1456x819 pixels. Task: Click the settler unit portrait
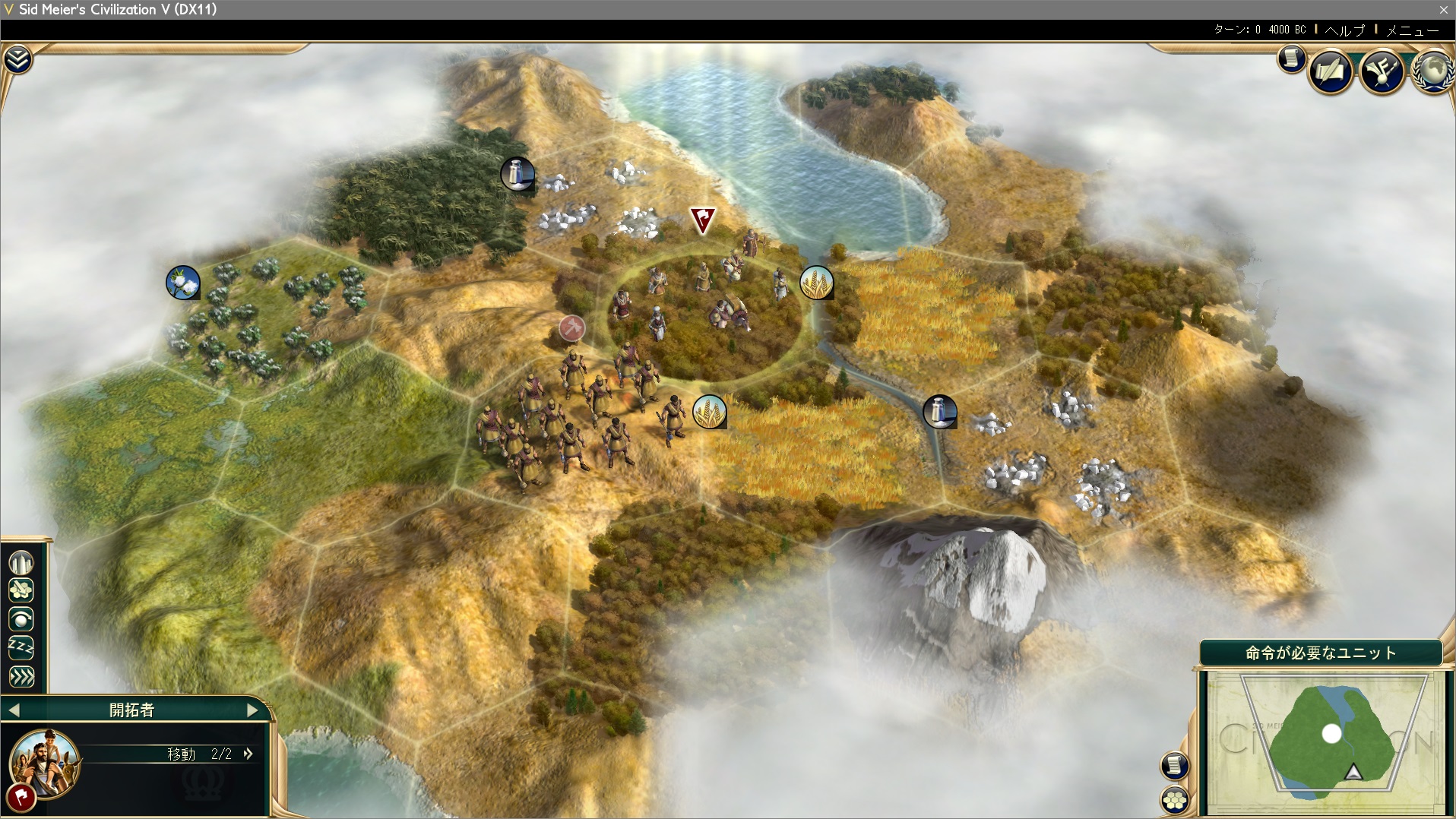[x=44, y=762]
